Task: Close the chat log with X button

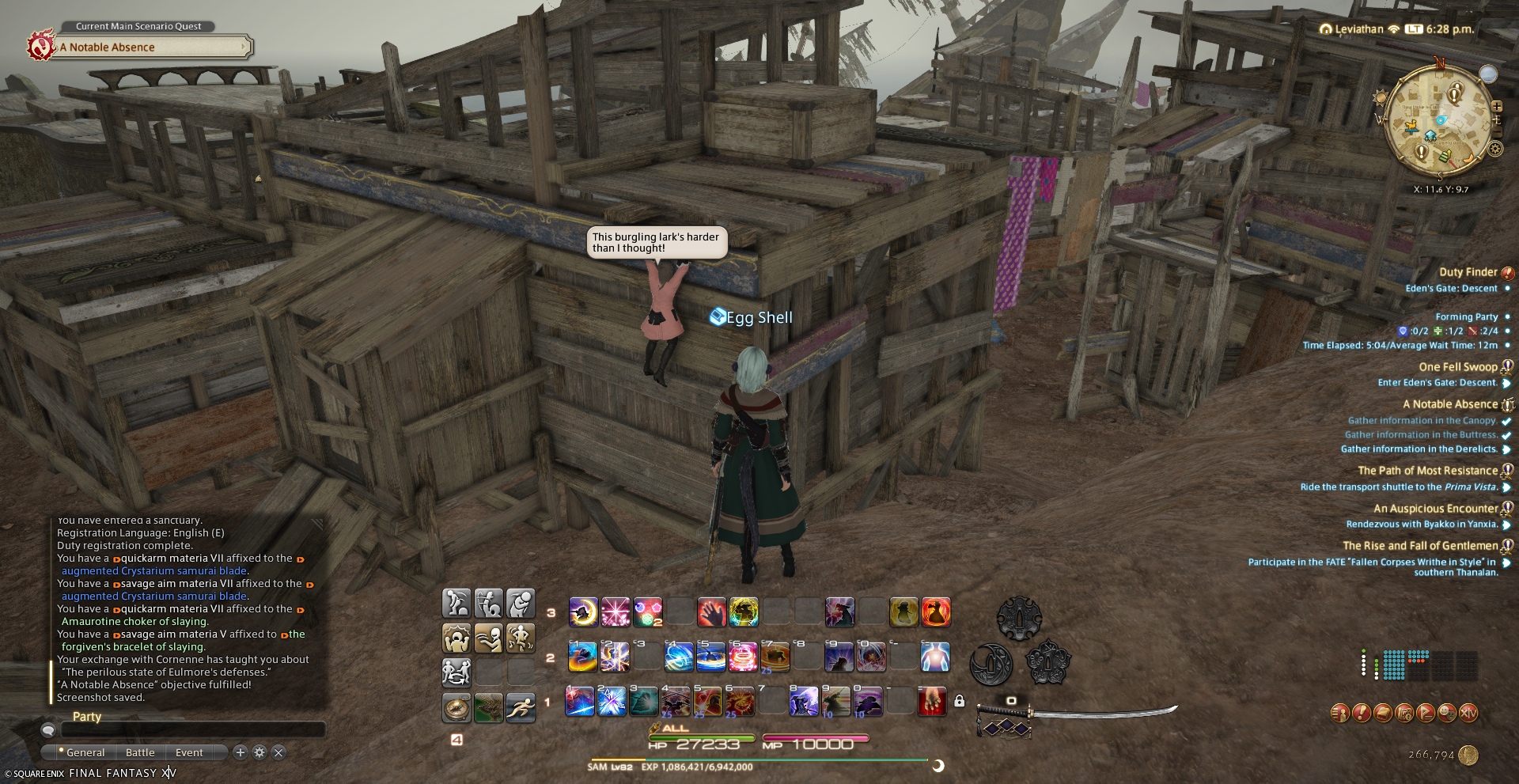Action: point(278,752)
